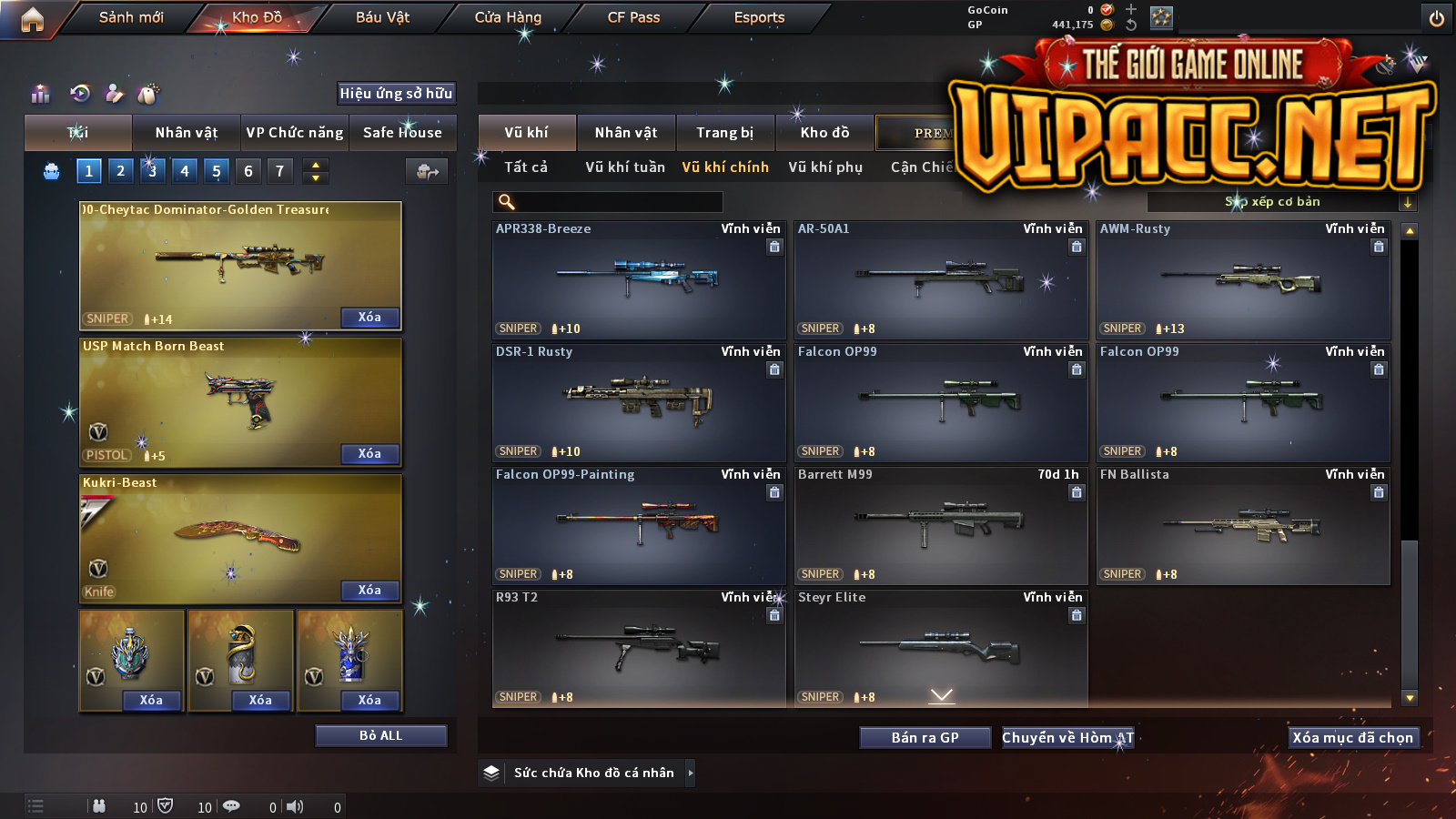
Task: Switch to bag preset 4
Action: (185, 170)
